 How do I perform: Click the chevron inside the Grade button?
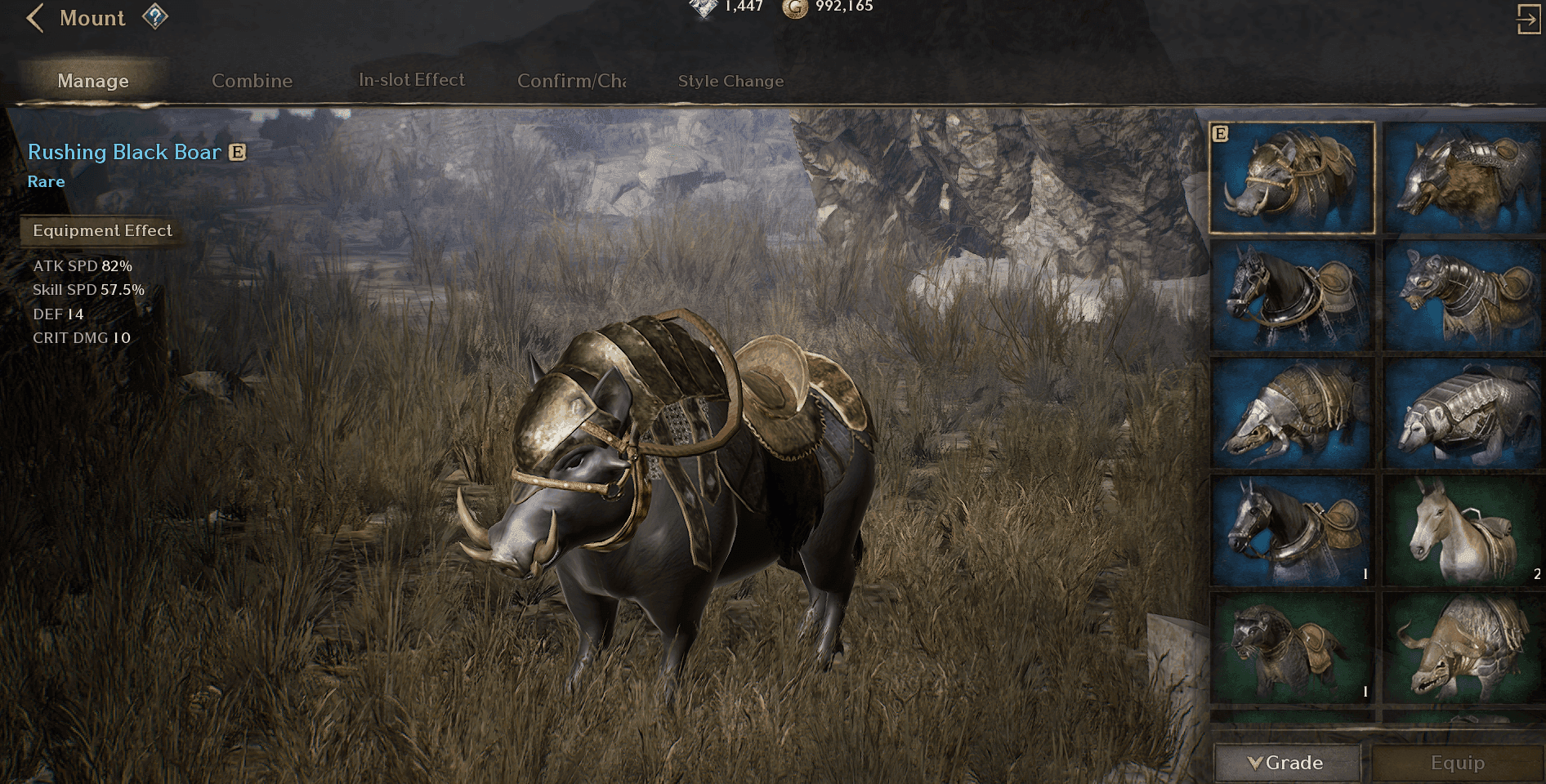point(1255,764)
